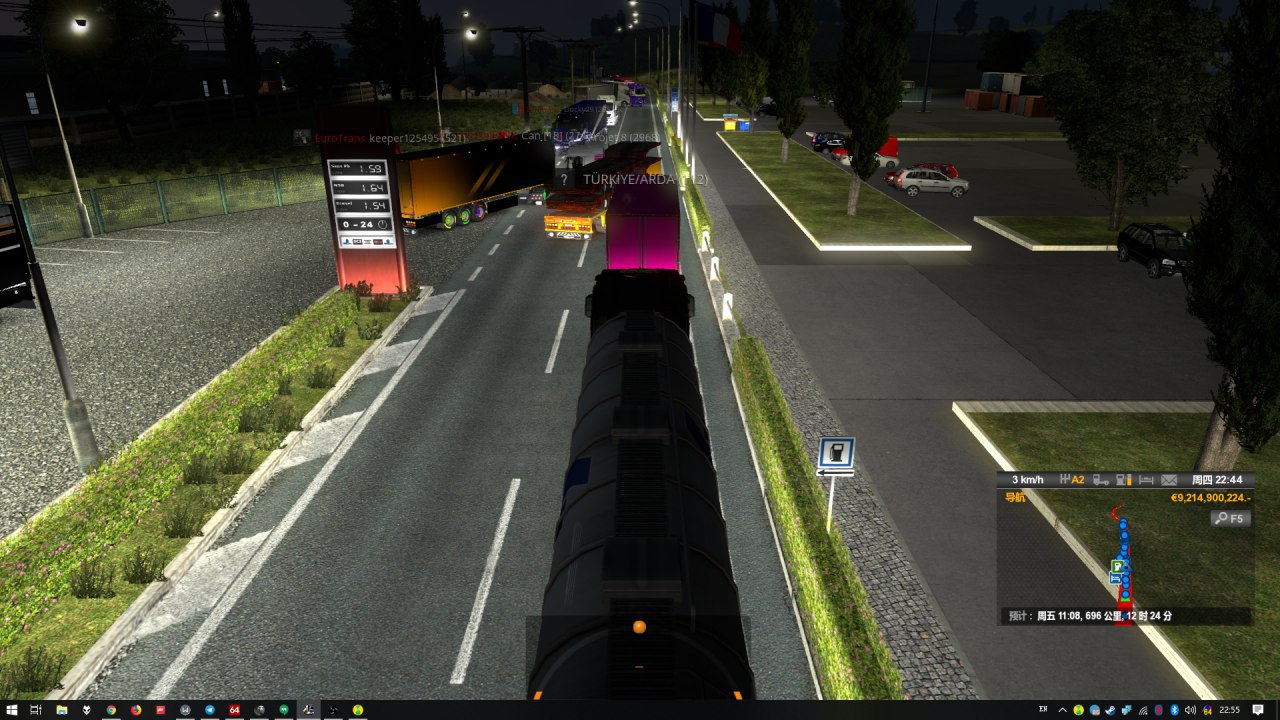The width and height of the screenshot is (1280, 720).
Task: Open the Windows Start menu
Action: coord(10,710)
